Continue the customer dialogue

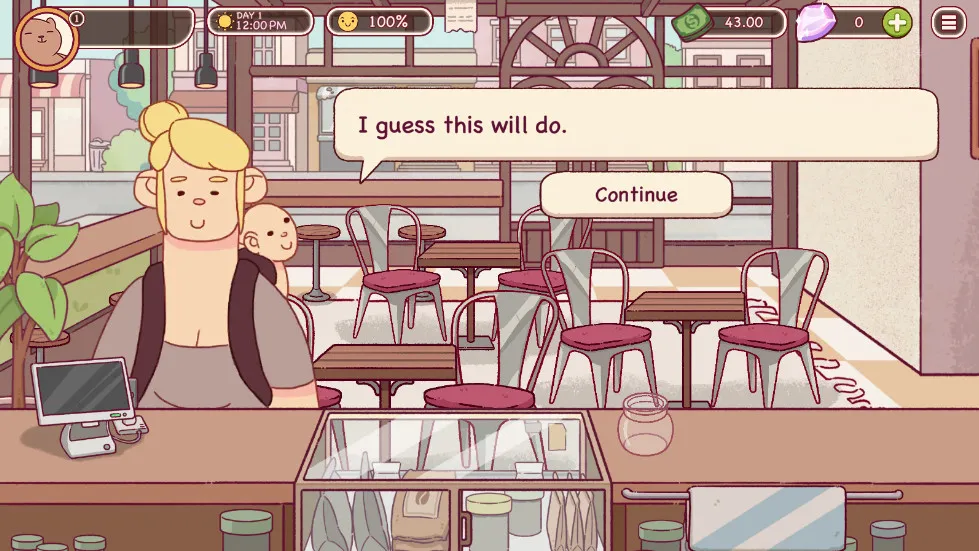point(636,195)
